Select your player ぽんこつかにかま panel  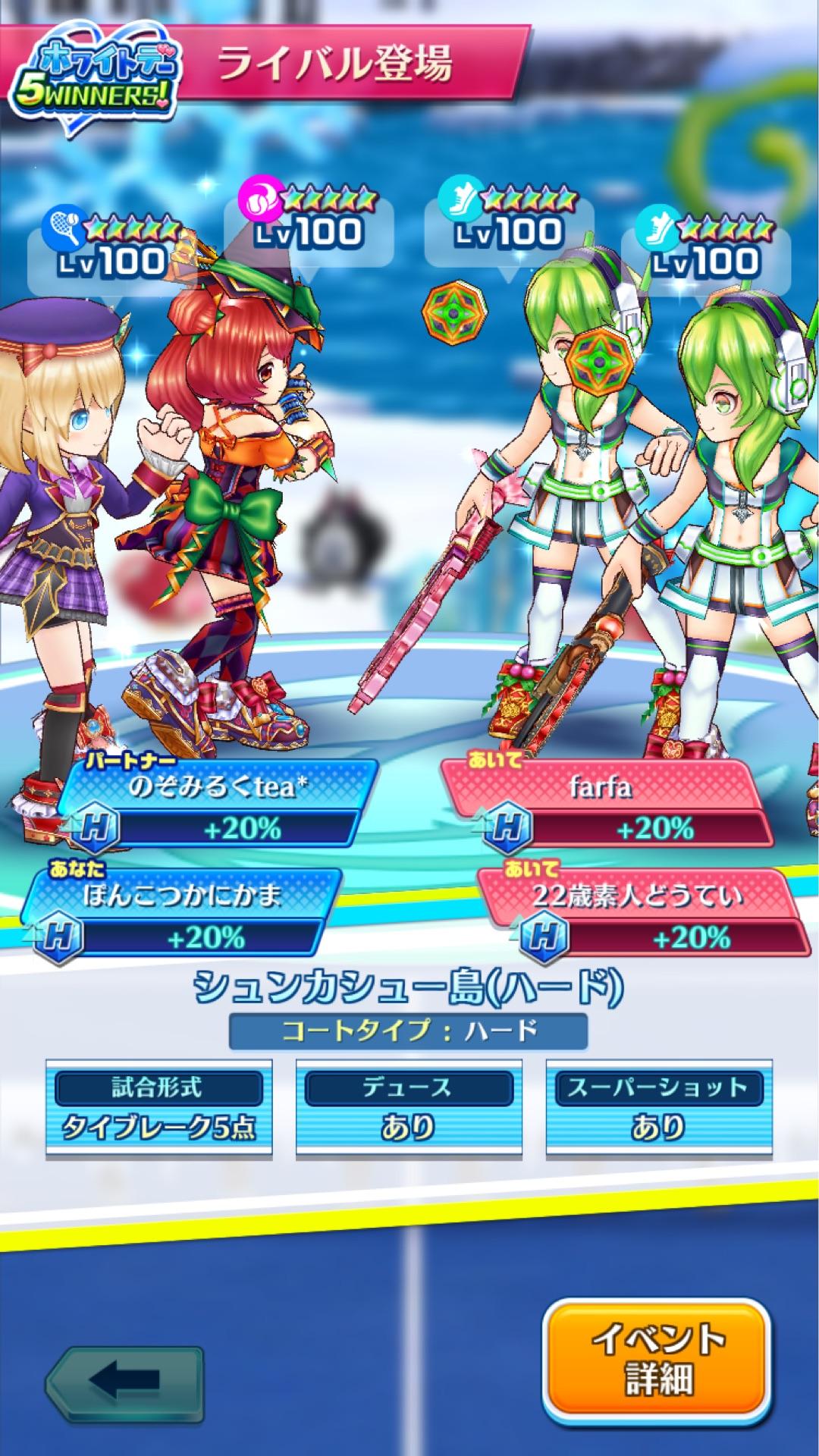point(184,896)
